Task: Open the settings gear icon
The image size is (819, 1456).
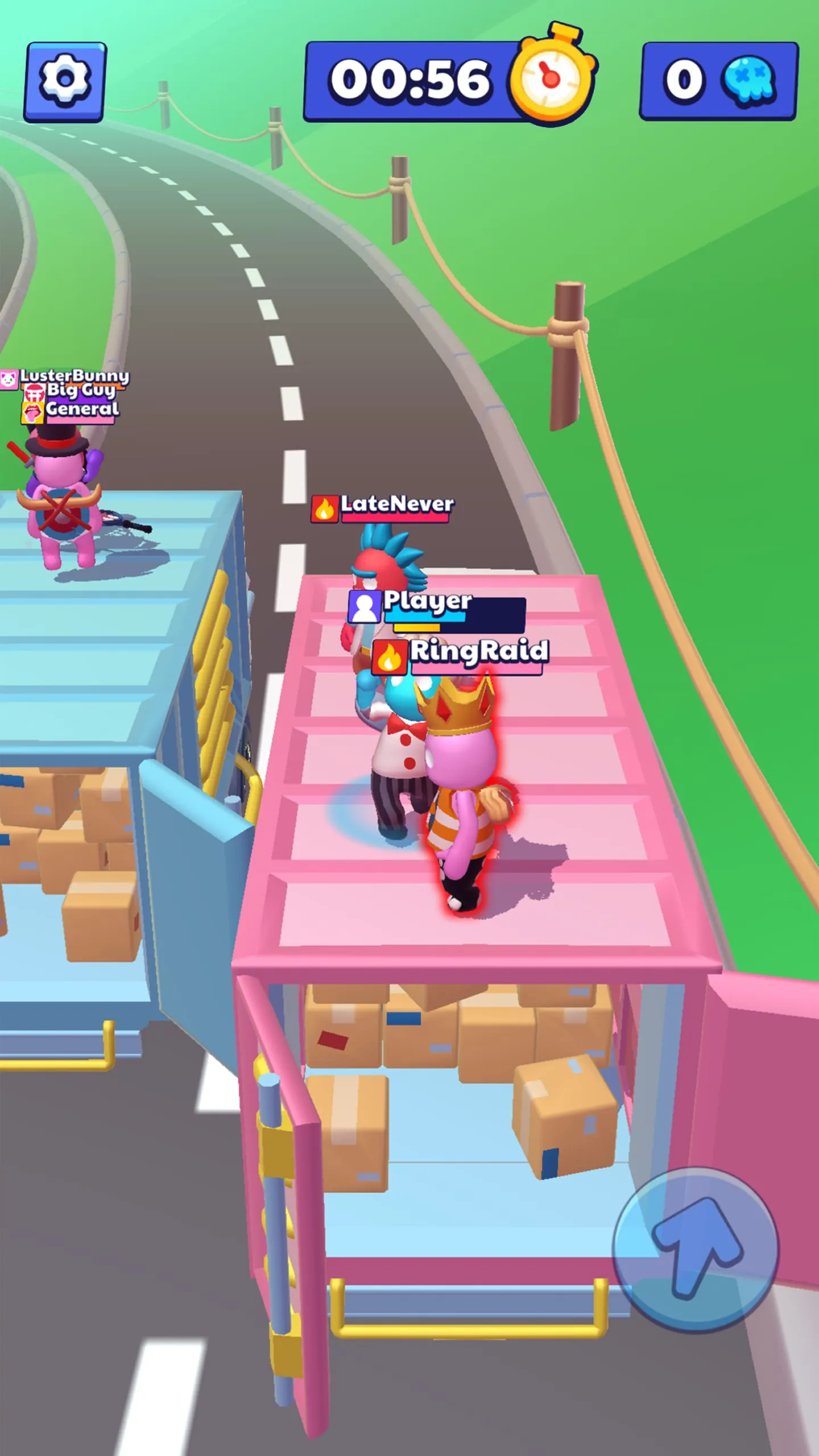Action: [64, 81]
